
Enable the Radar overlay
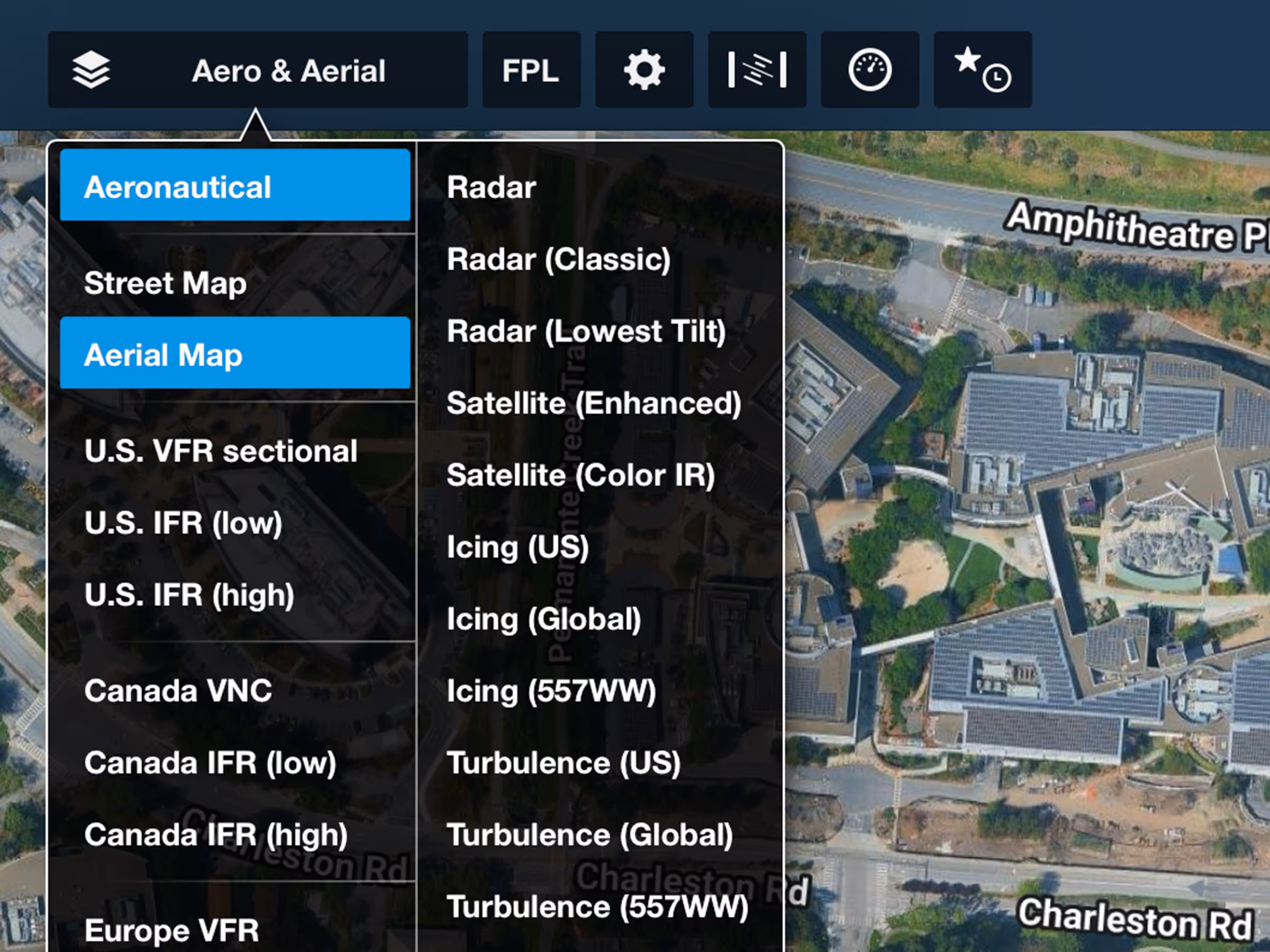[492, 186]
